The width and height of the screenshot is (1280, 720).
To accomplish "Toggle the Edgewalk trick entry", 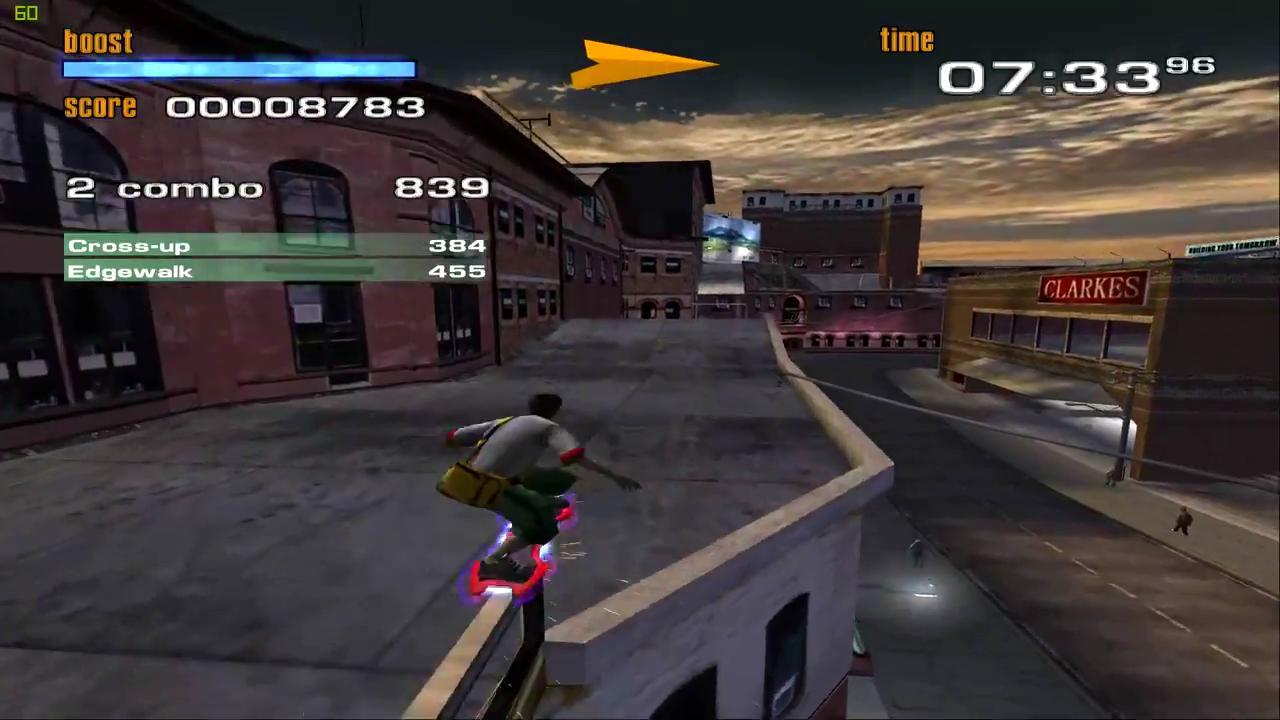I will [x=130, y=271].
